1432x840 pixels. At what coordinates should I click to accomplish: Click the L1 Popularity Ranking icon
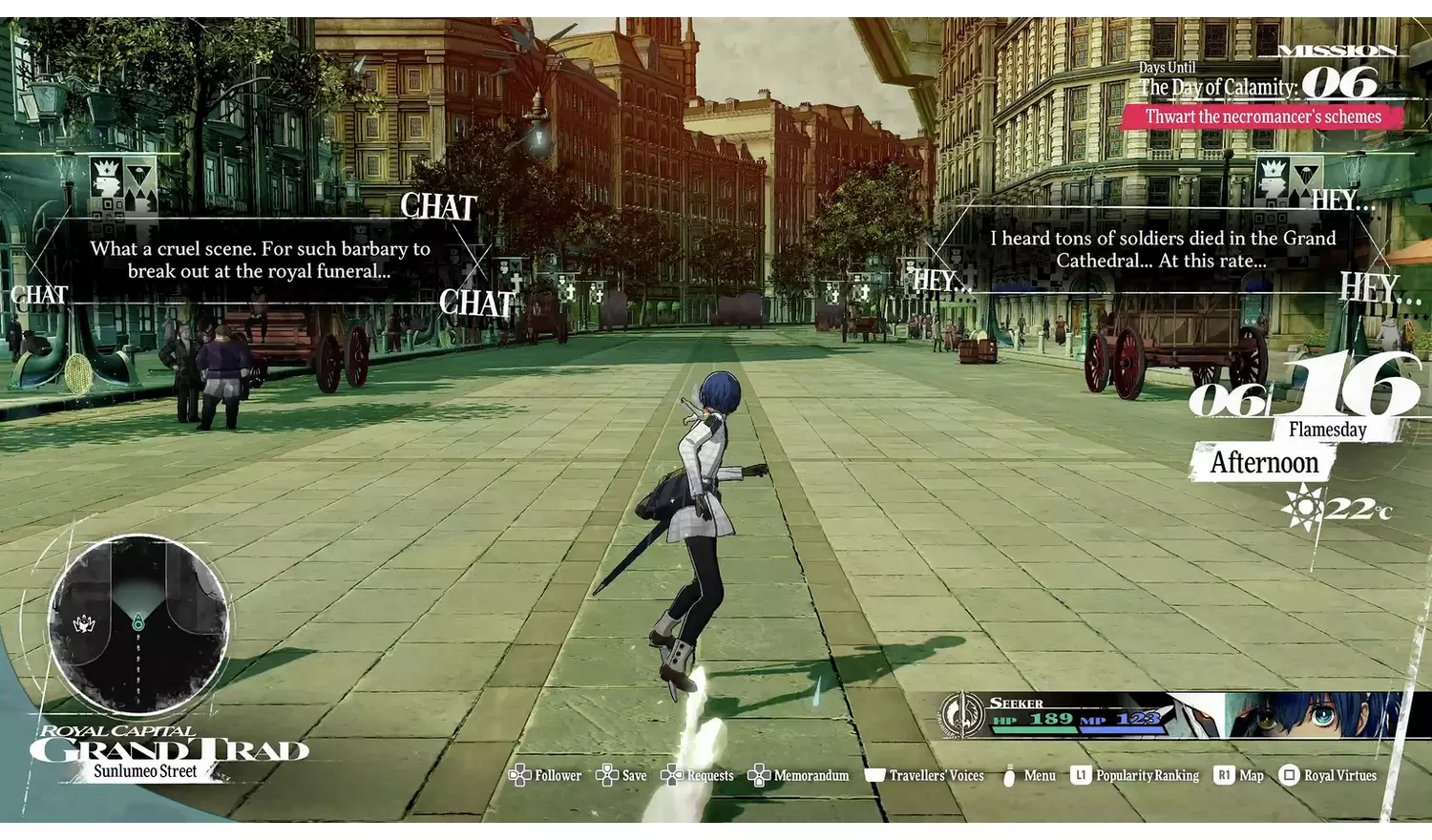[x=1080, y=775]
